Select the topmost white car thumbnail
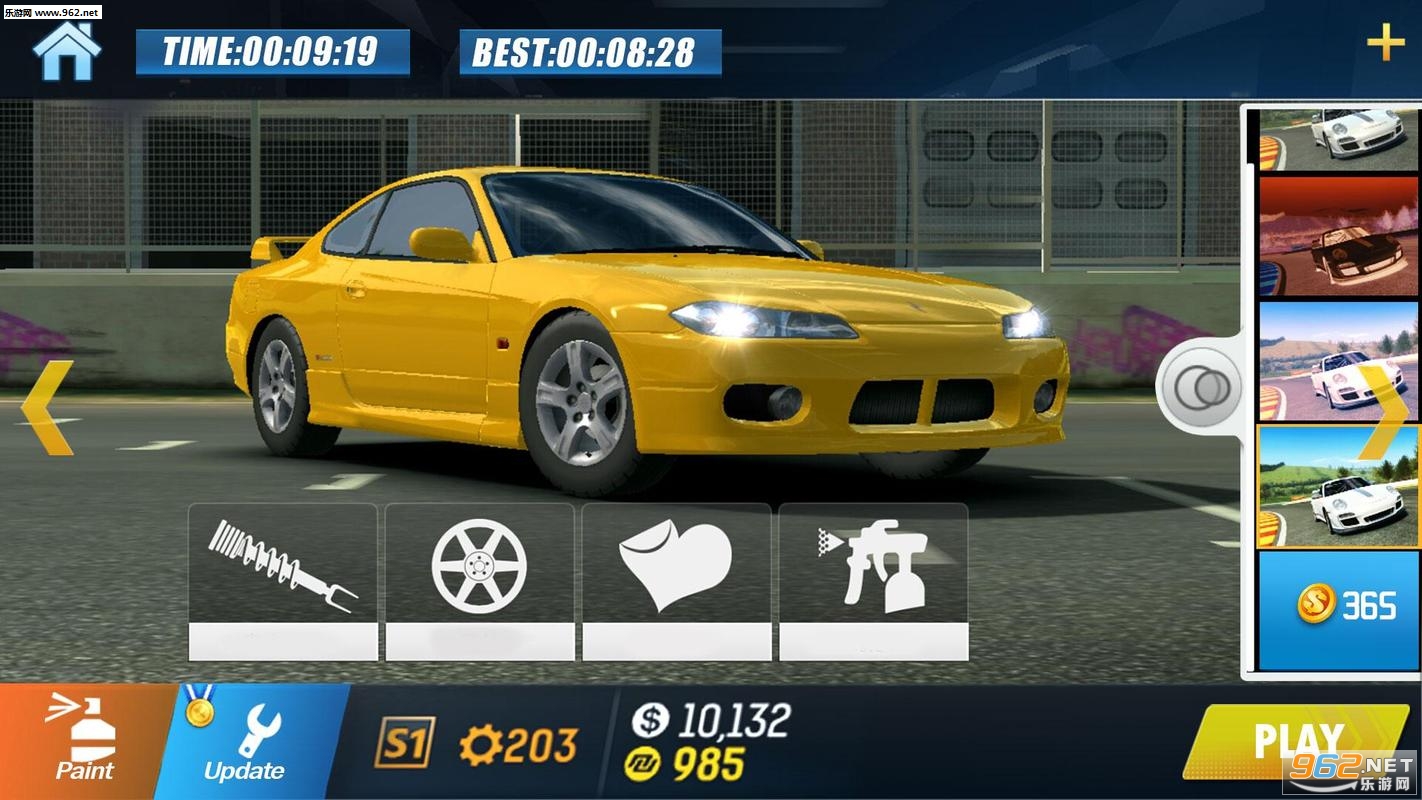 pos(1338,138)
